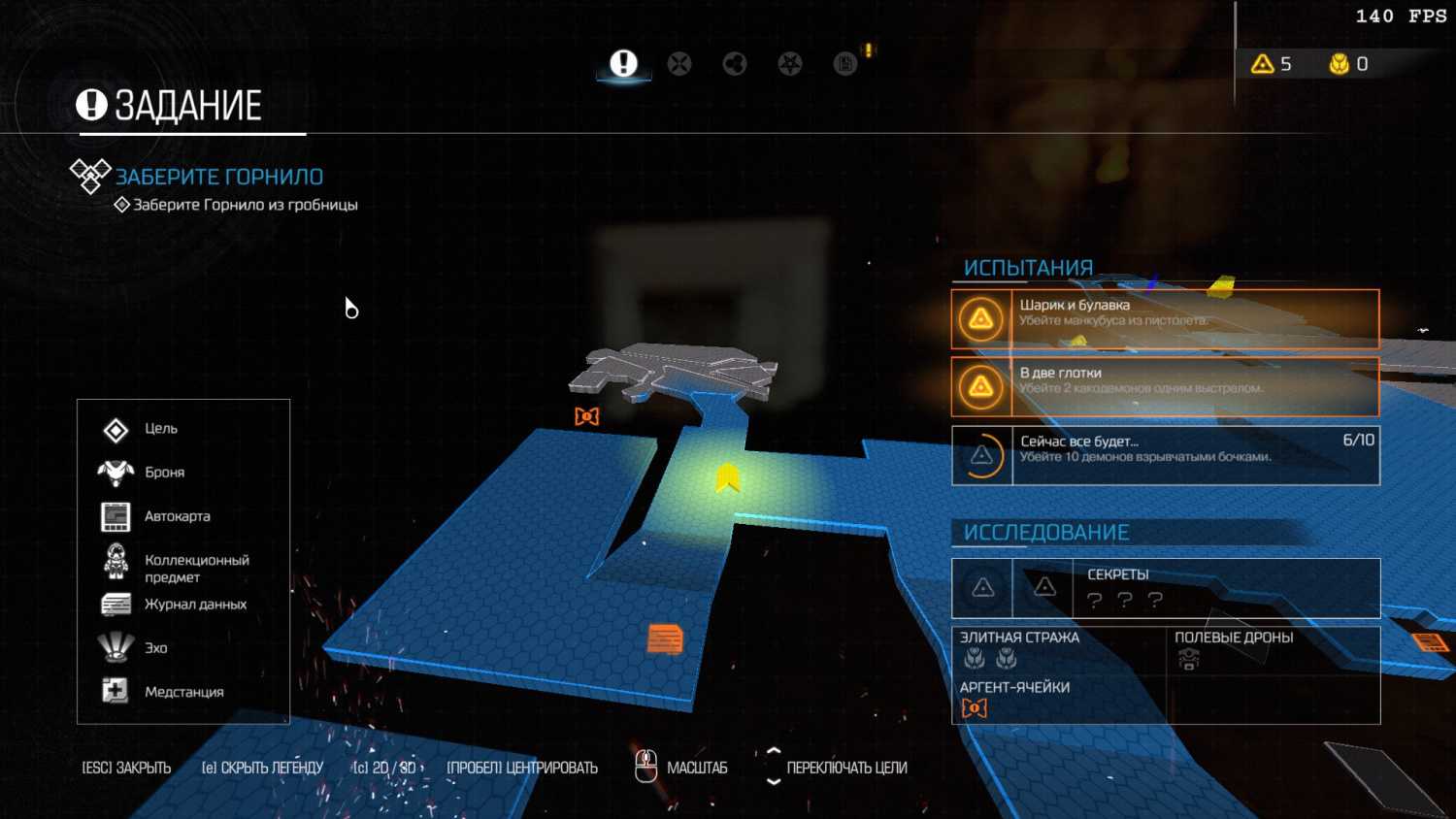Select the "Шарик и булавка" challenge row
This screenshot has height=819, width=1456.
tap(1165, 318)
